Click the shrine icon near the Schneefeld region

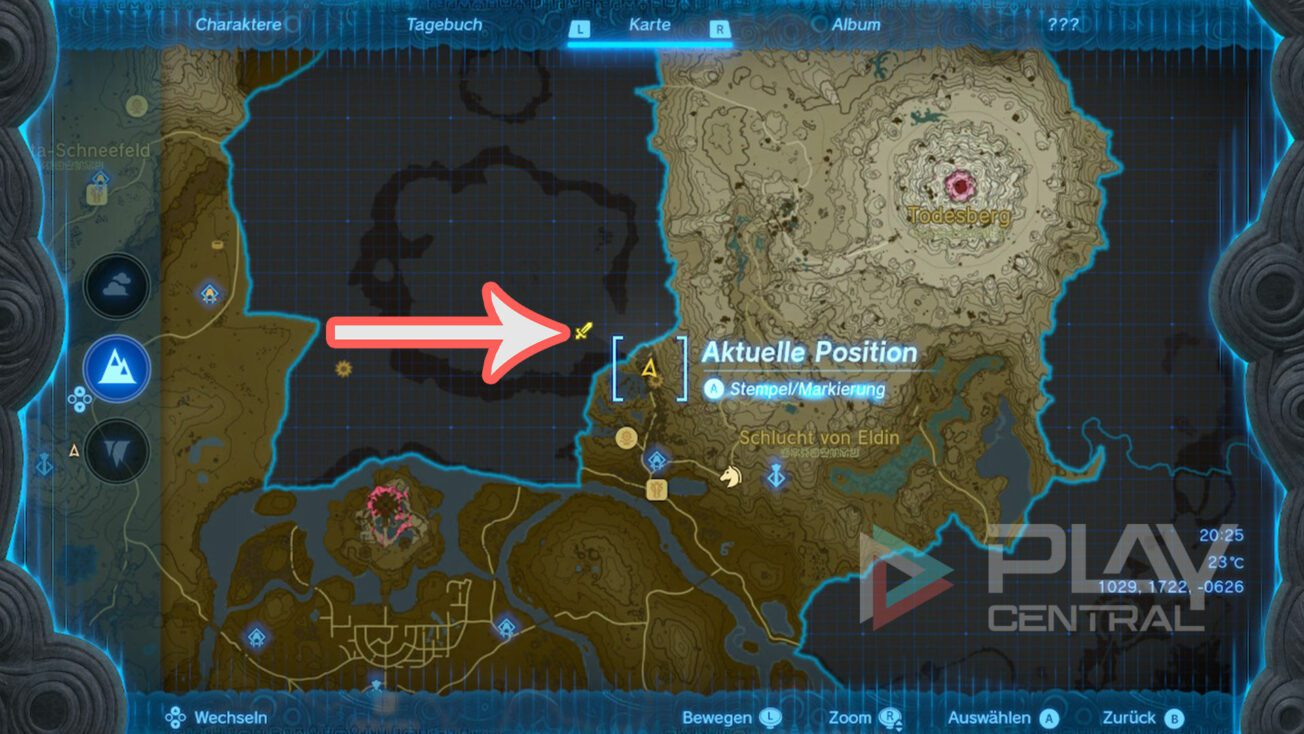97,180
